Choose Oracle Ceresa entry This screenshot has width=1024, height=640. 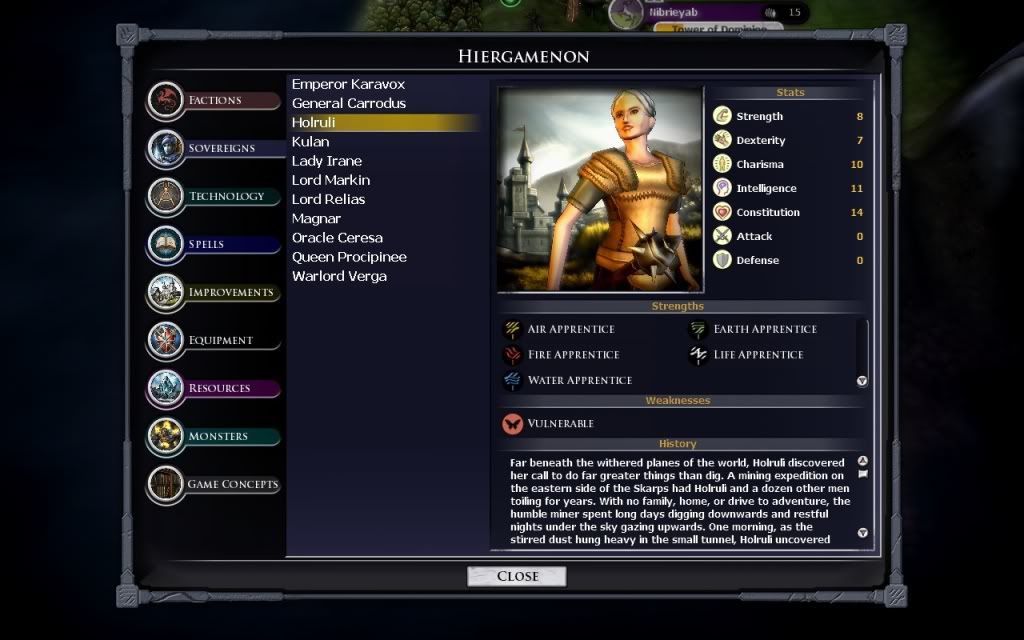click(337, 238)
